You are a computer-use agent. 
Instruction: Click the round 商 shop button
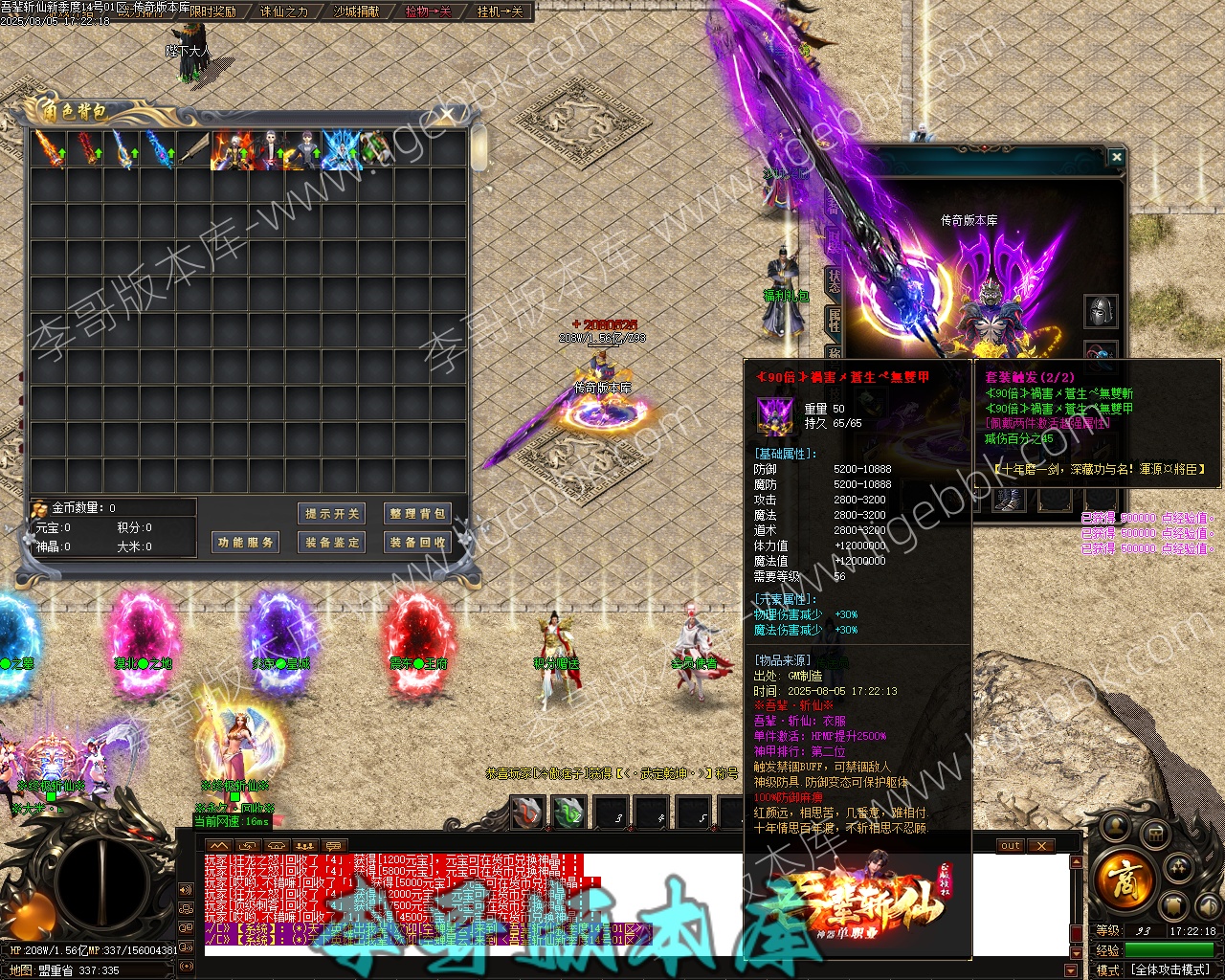(1124, 880)
